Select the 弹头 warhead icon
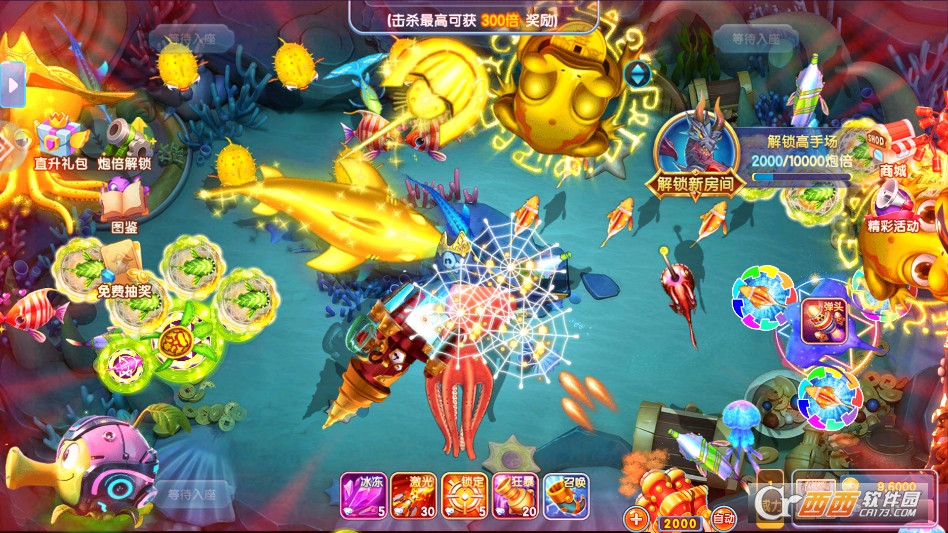The width and height of the screenshot is (948, 533). coord(825,322)
